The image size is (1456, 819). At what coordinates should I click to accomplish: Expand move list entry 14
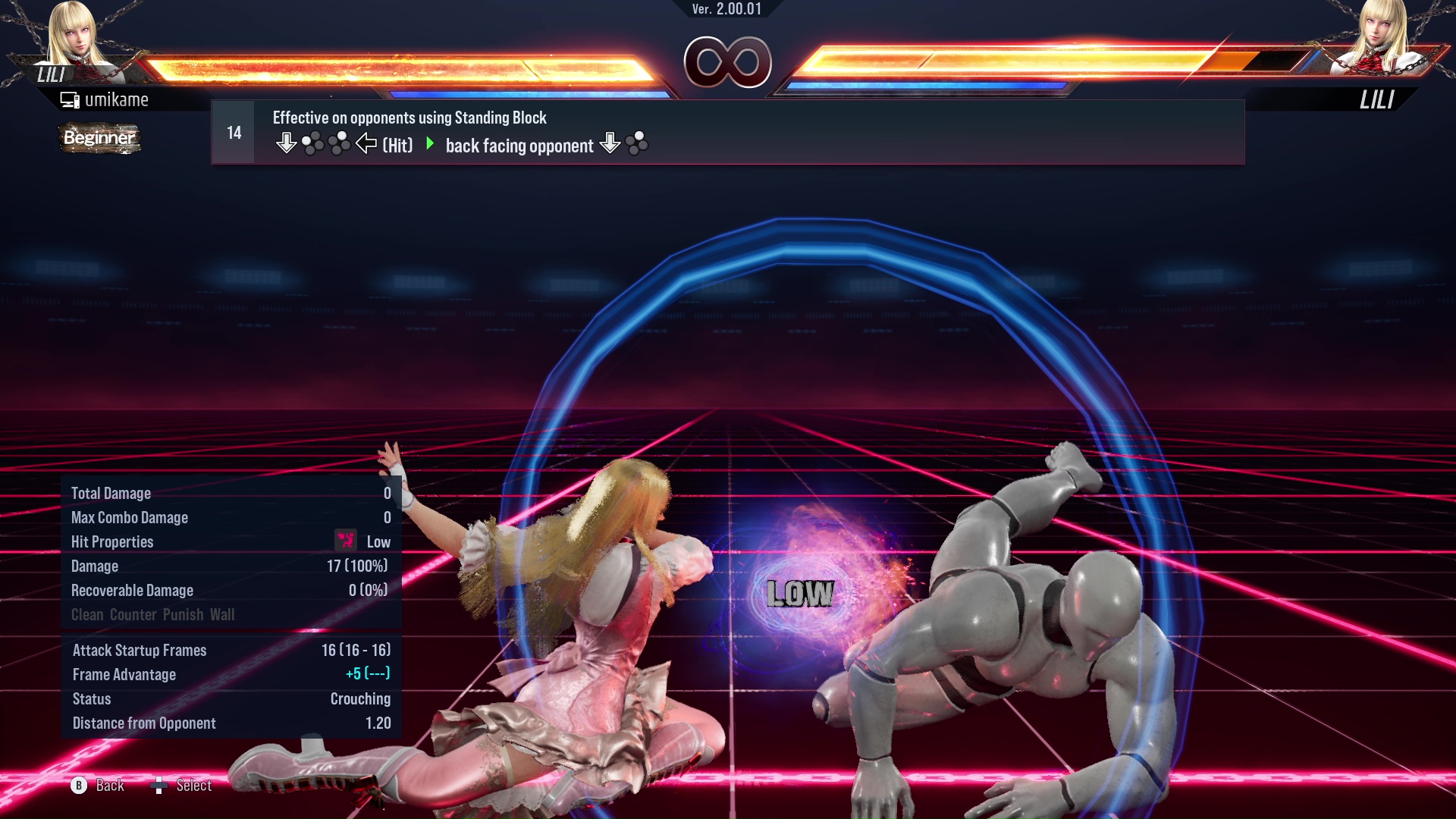pyautogui.click(x=233, y=131)
